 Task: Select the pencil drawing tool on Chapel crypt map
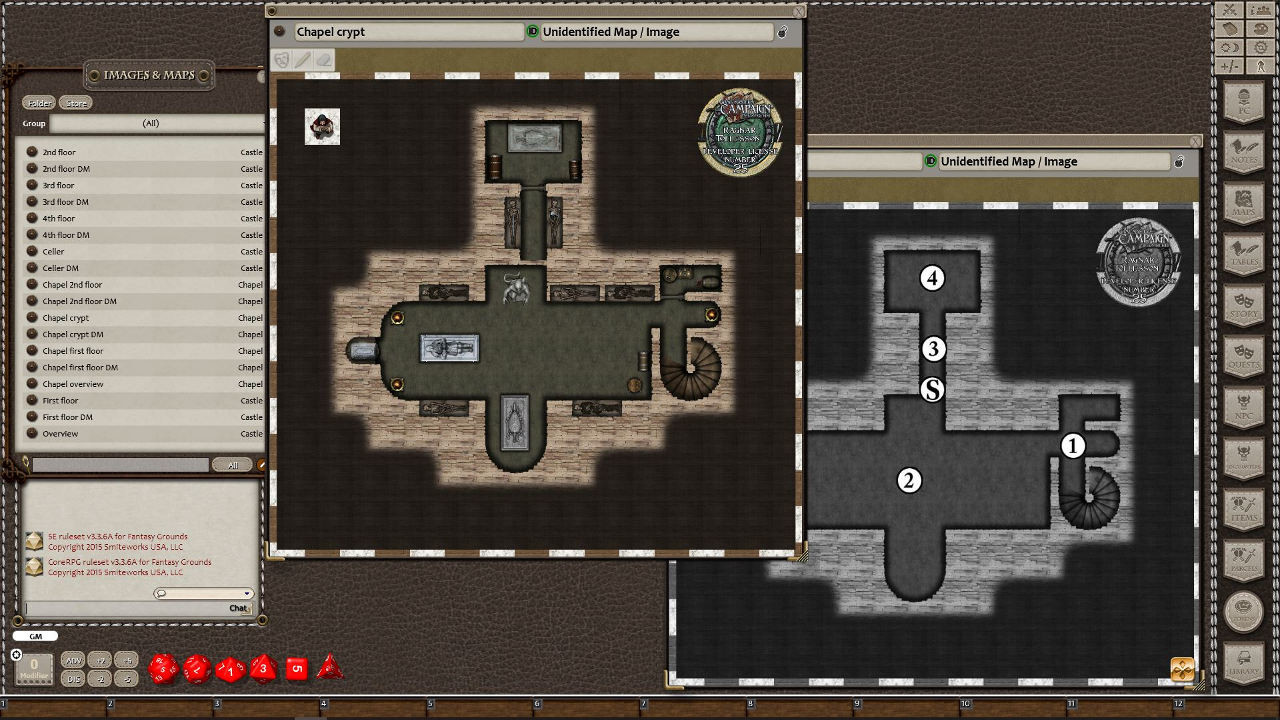[302, 59]
